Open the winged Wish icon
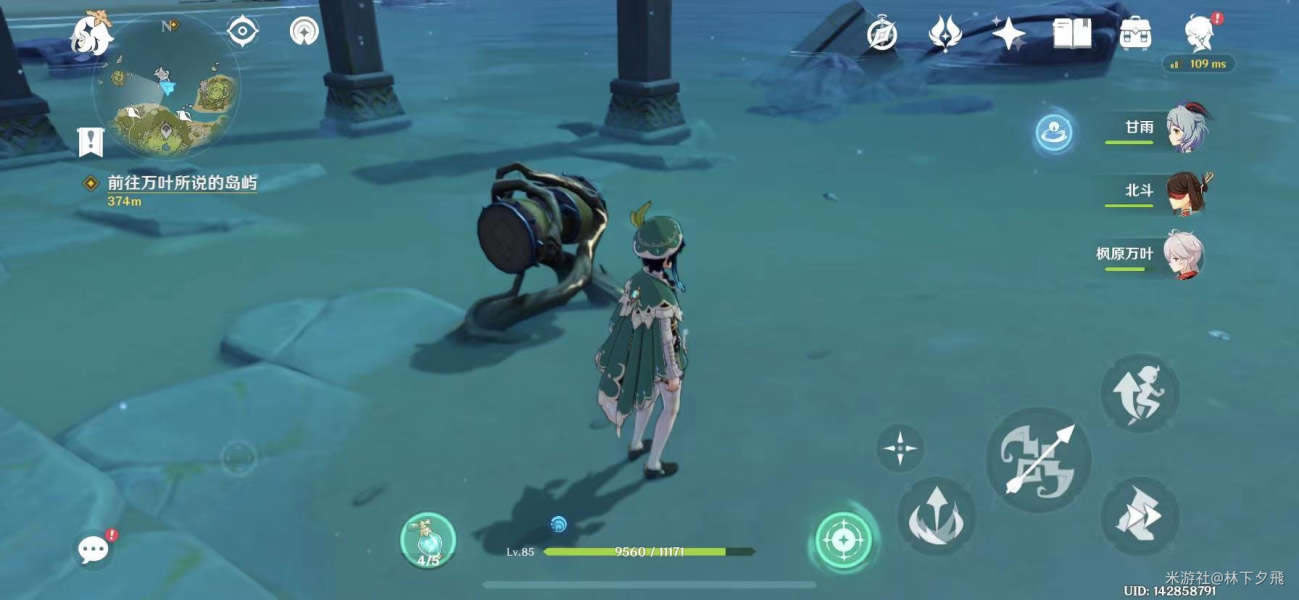1299x600 pixels. 945,34
